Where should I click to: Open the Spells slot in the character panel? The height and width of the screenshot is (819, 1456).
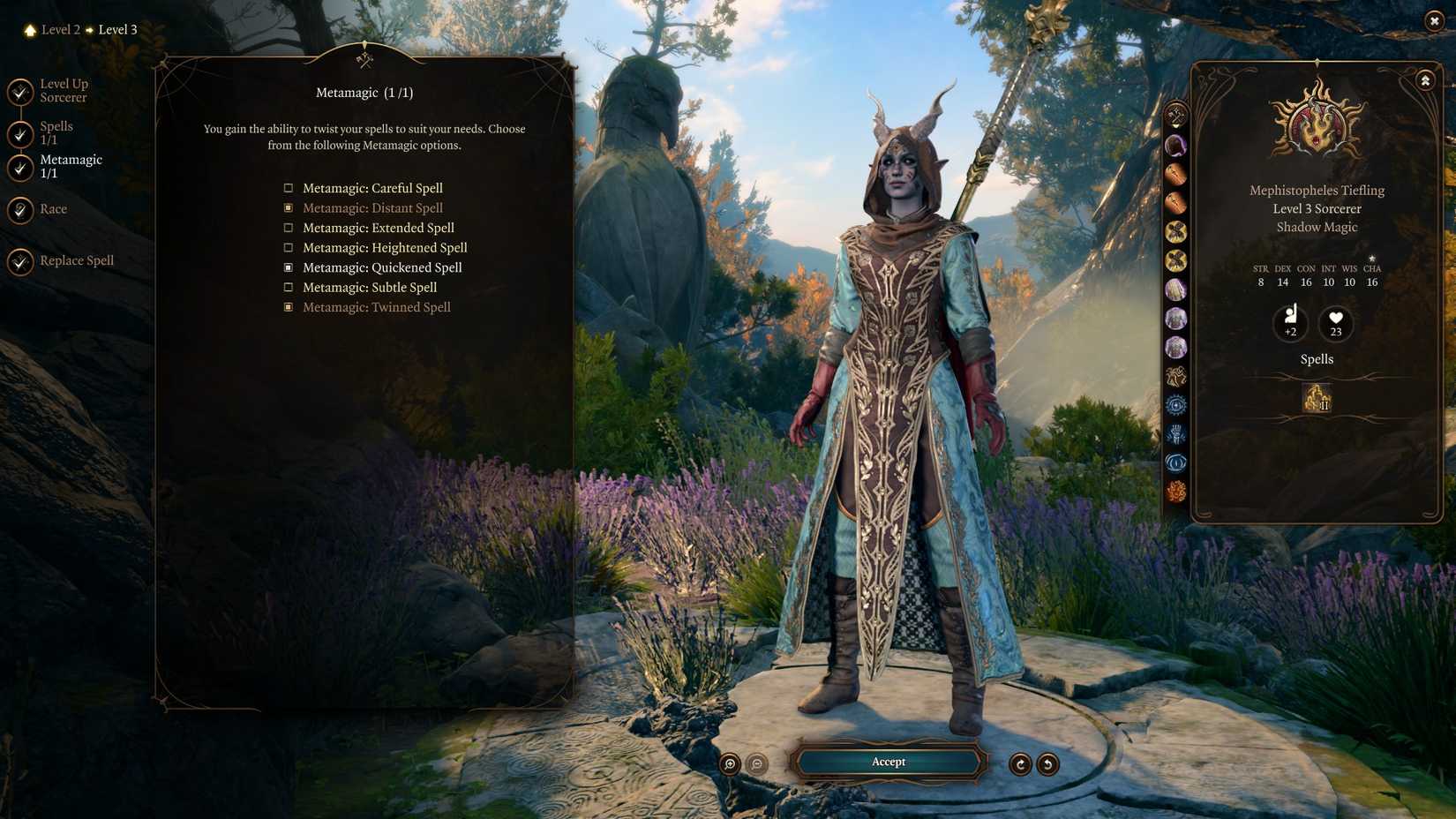coord(1316,401)
